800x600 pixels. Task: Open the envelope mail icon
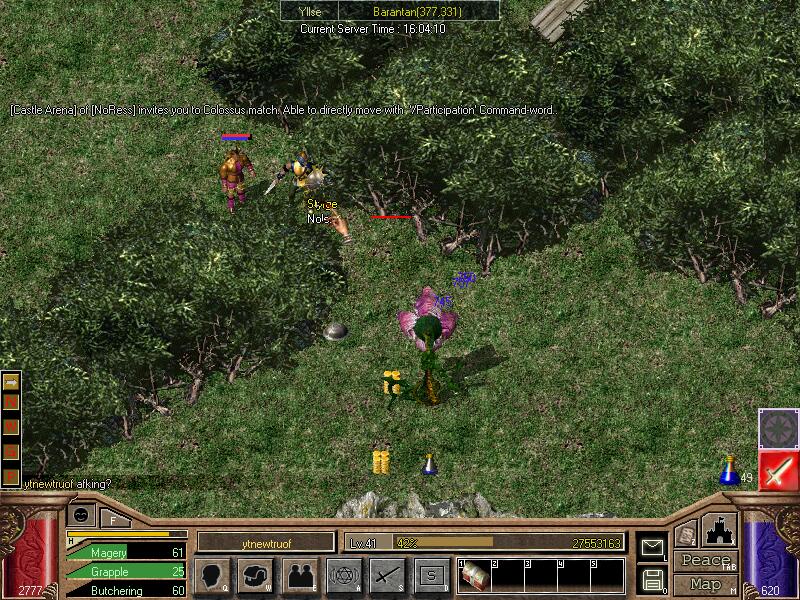[652, 547]
